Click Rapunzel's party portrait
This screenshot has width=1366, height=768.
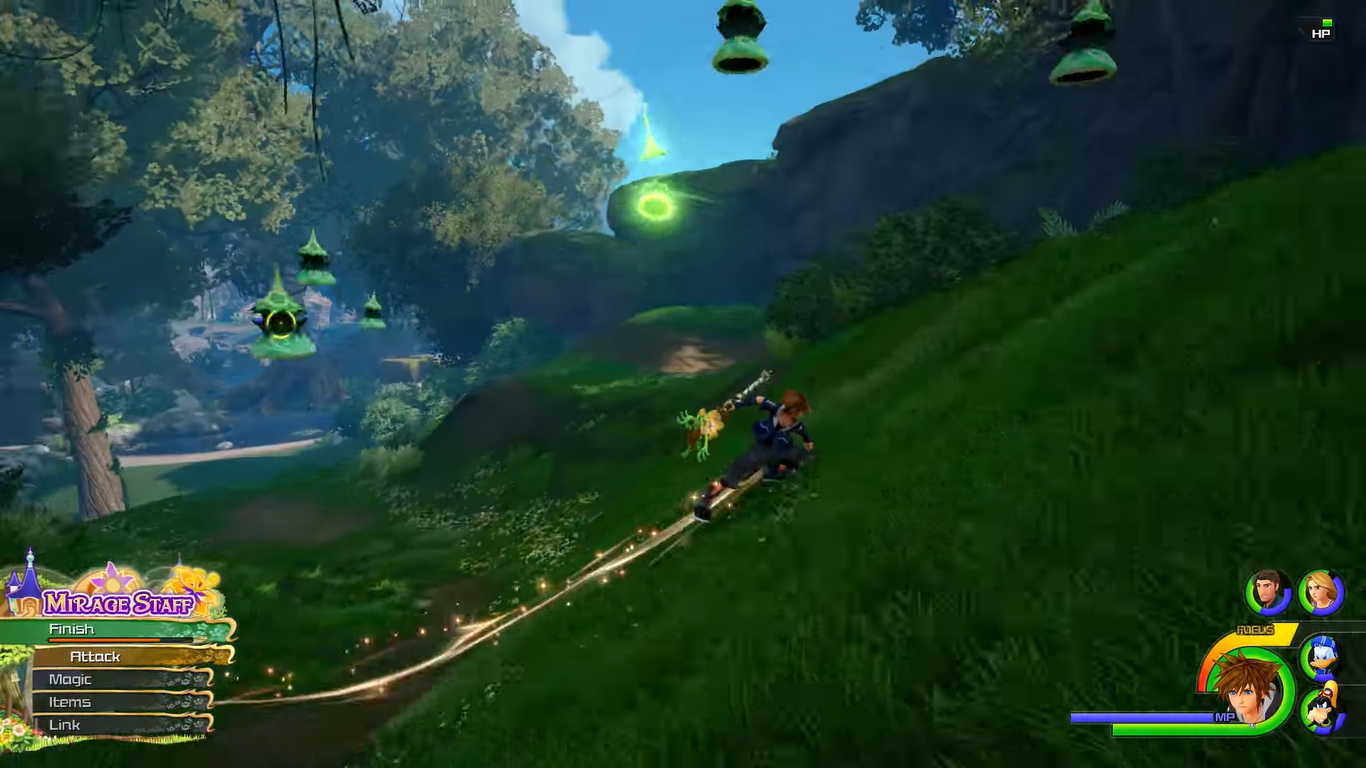1320,591
